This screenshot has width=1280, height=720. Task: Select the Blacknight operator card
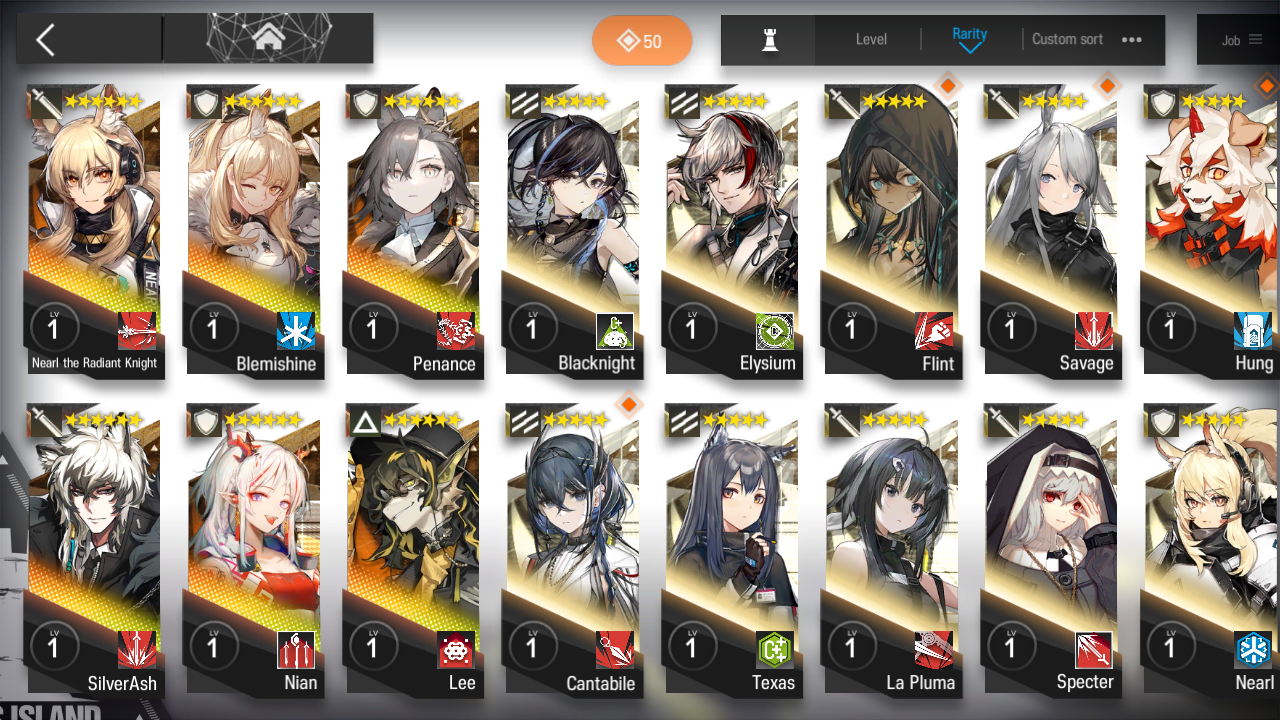pyautogui.click(x=572, y=230)
